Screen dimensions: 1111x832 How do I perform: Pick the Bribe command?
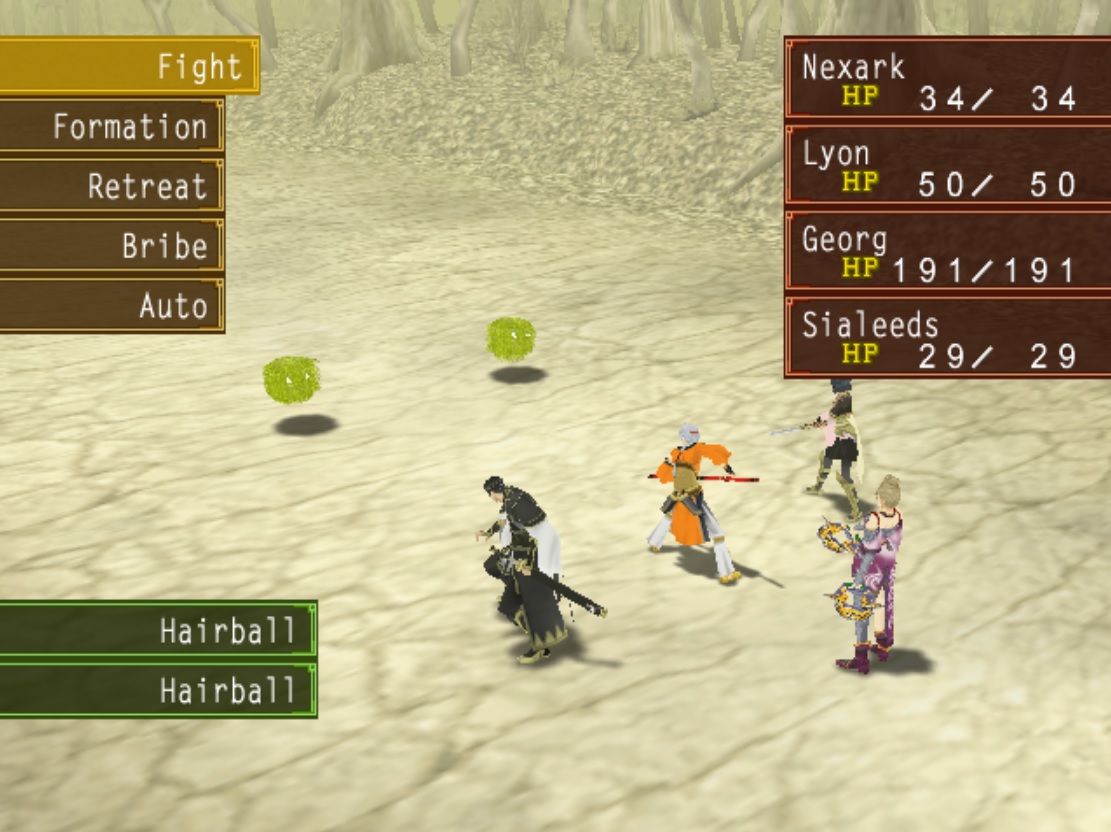(x=112, y=246)
